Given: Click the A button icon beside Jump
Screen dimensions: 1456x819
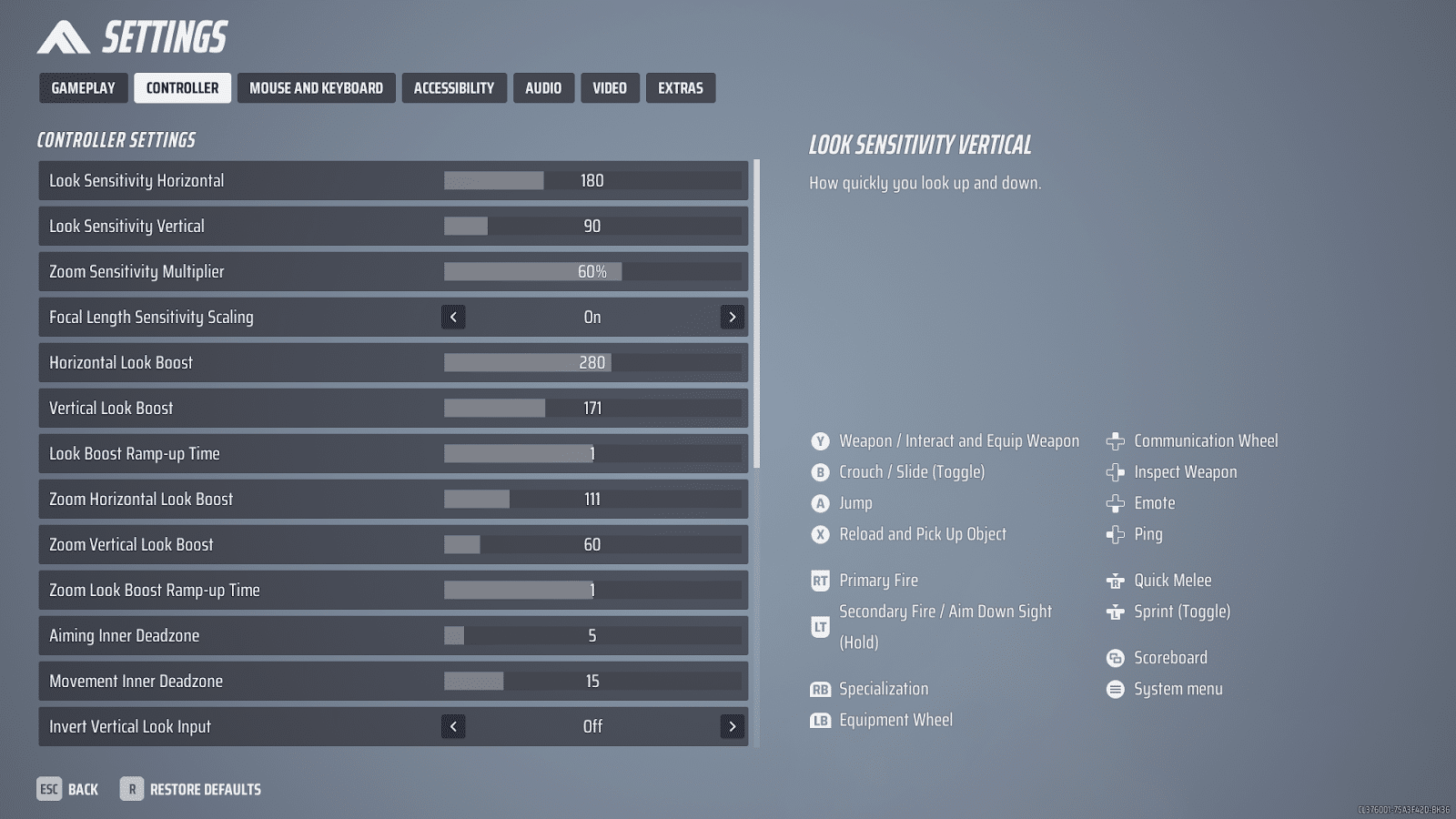Looking at the screenshot, I should (x=820, y=502).
